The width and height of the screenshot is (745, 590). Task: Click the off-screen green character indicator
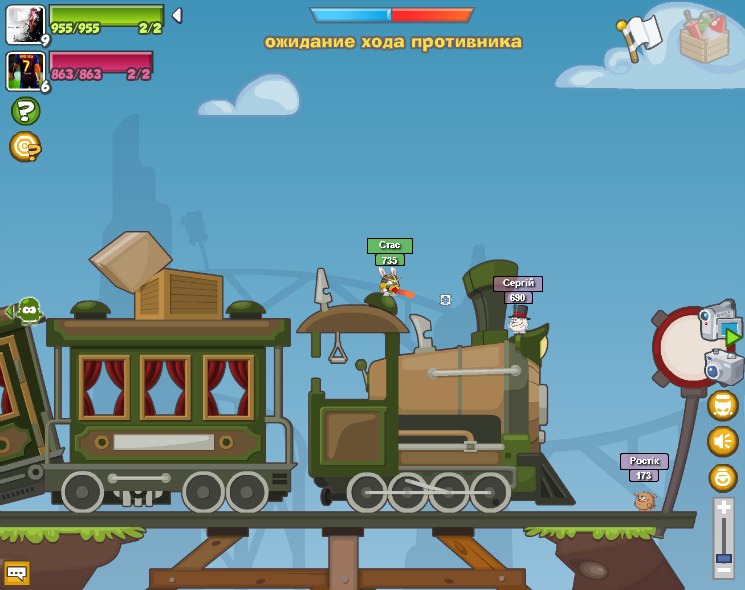[x=27, y=311]
